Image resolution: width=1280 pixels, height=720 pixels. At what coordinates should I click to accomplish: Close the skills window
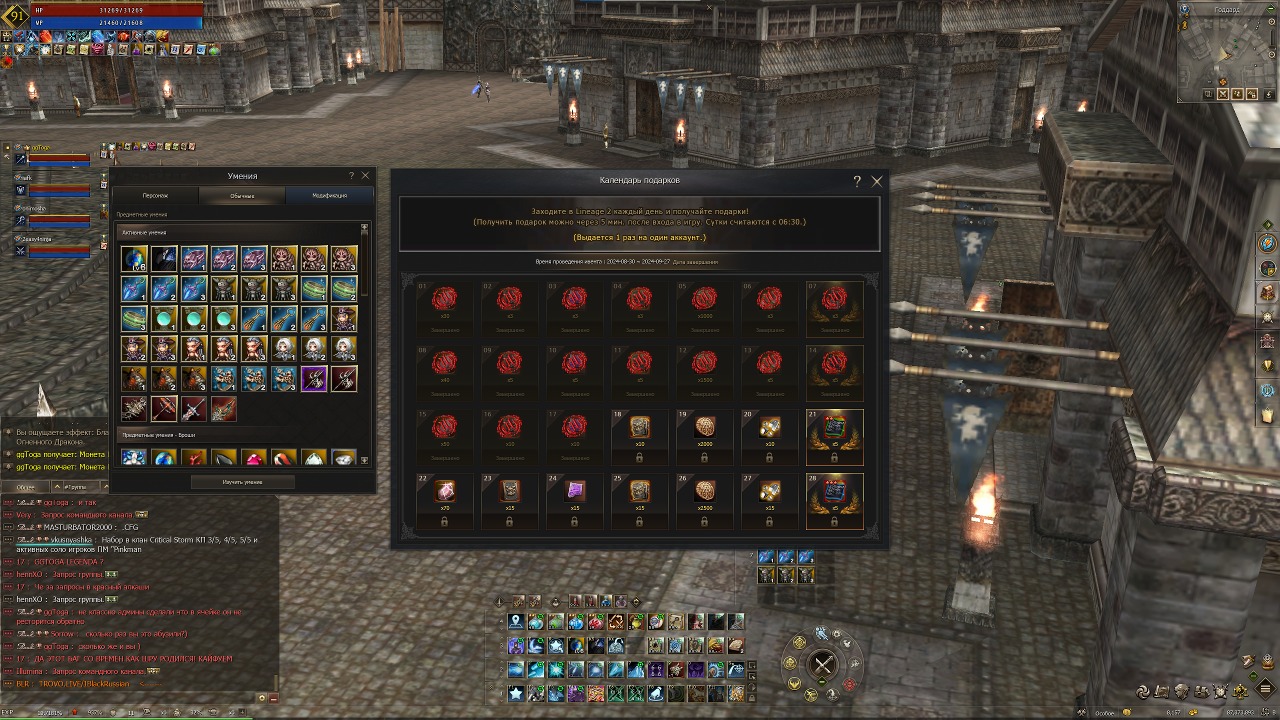365,175
